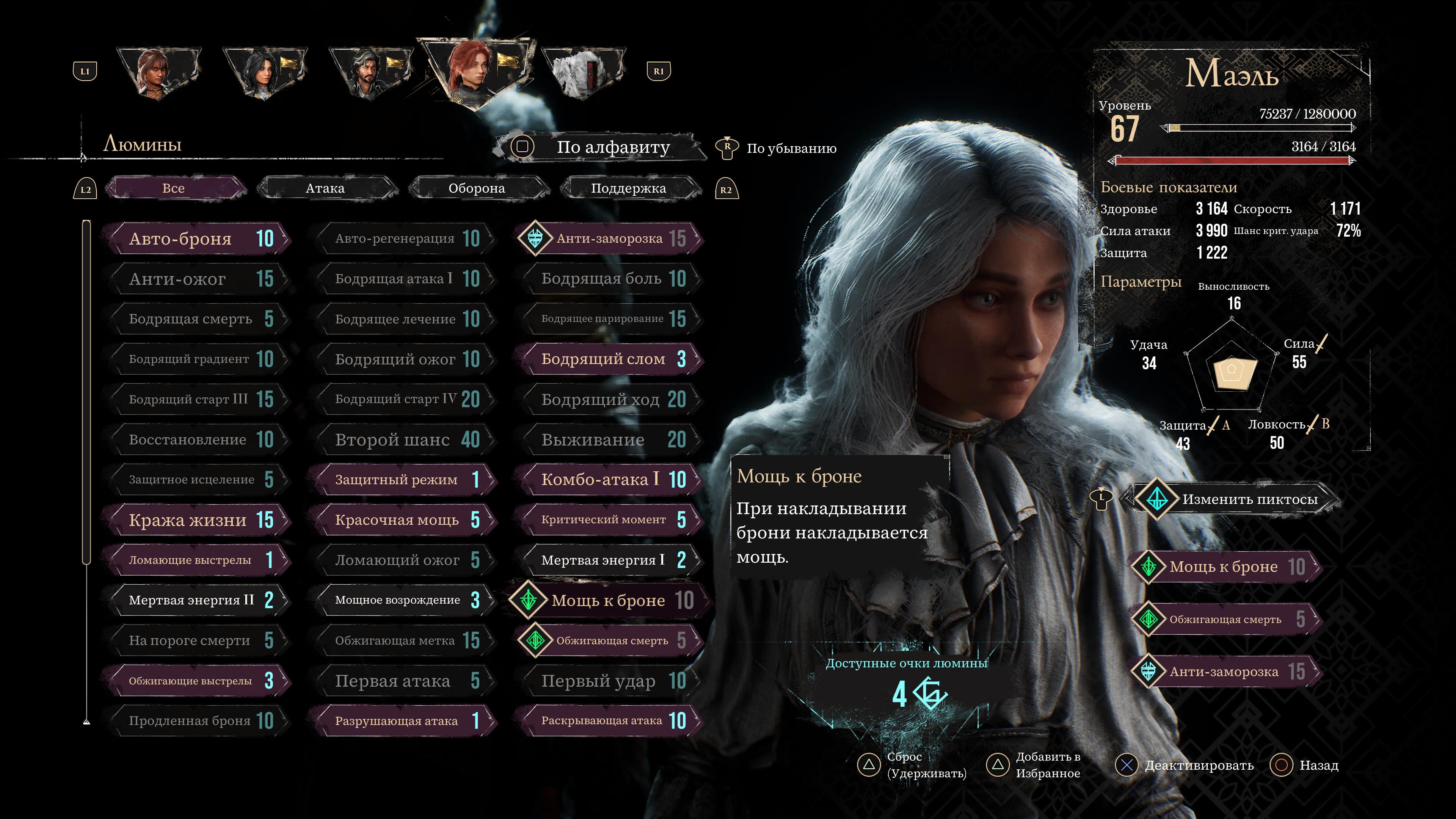The width and height of the screenshot is (1456, 819).
Task: Select Бодрящий слом in the list
Action: point(610,359)
